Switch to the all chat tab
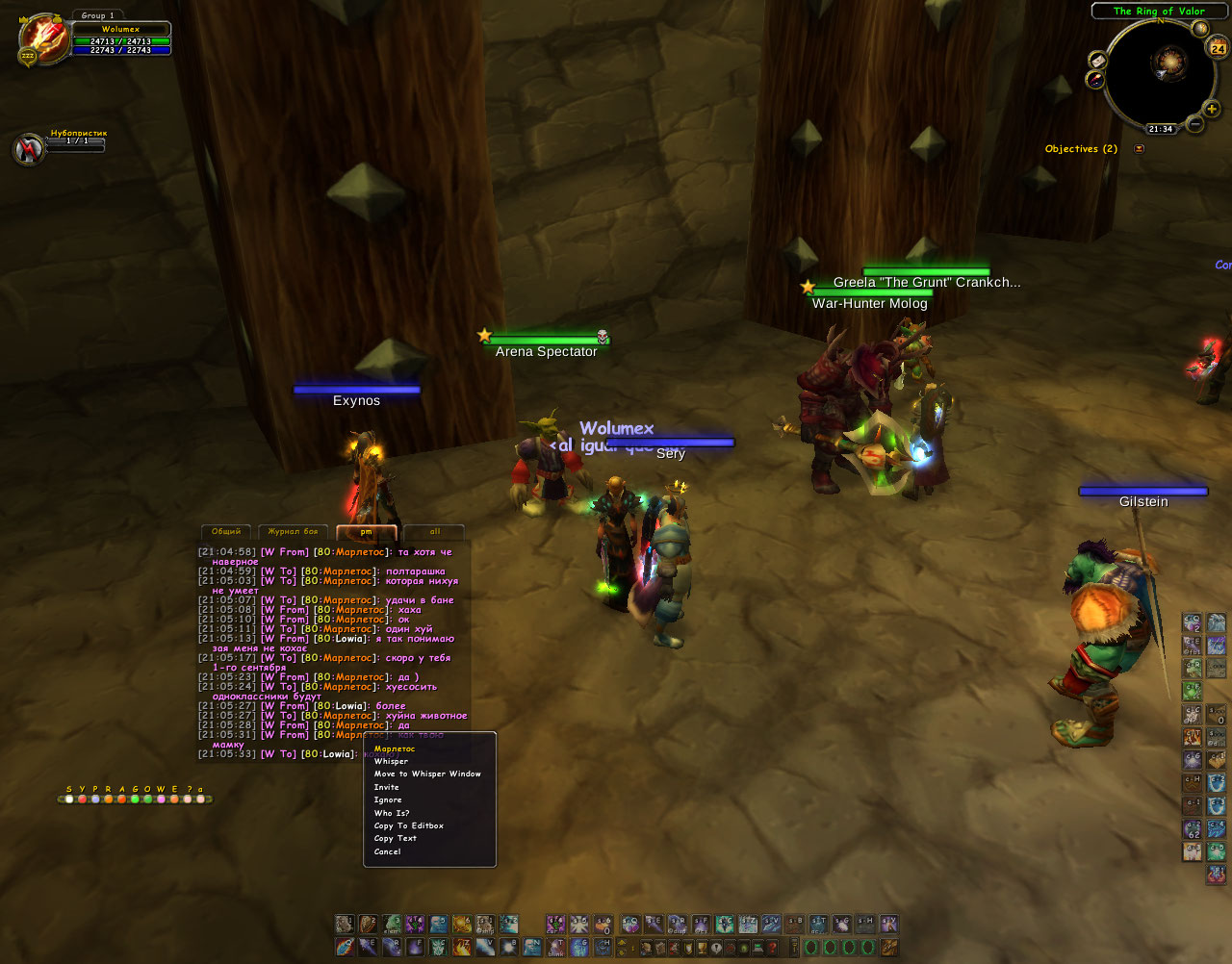Viewport: 1232px width, 964px height. pos(434,531)
